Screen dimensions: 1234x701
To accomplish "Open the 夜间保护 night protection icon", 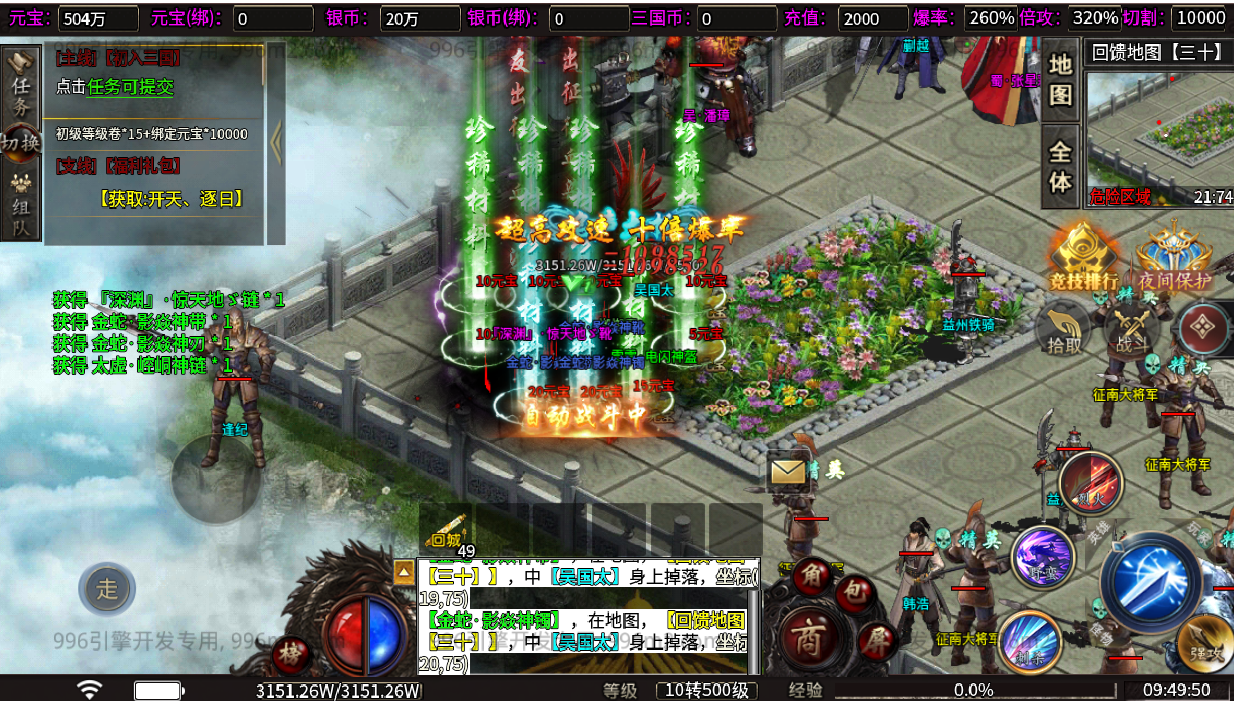I will point(1175,257).
